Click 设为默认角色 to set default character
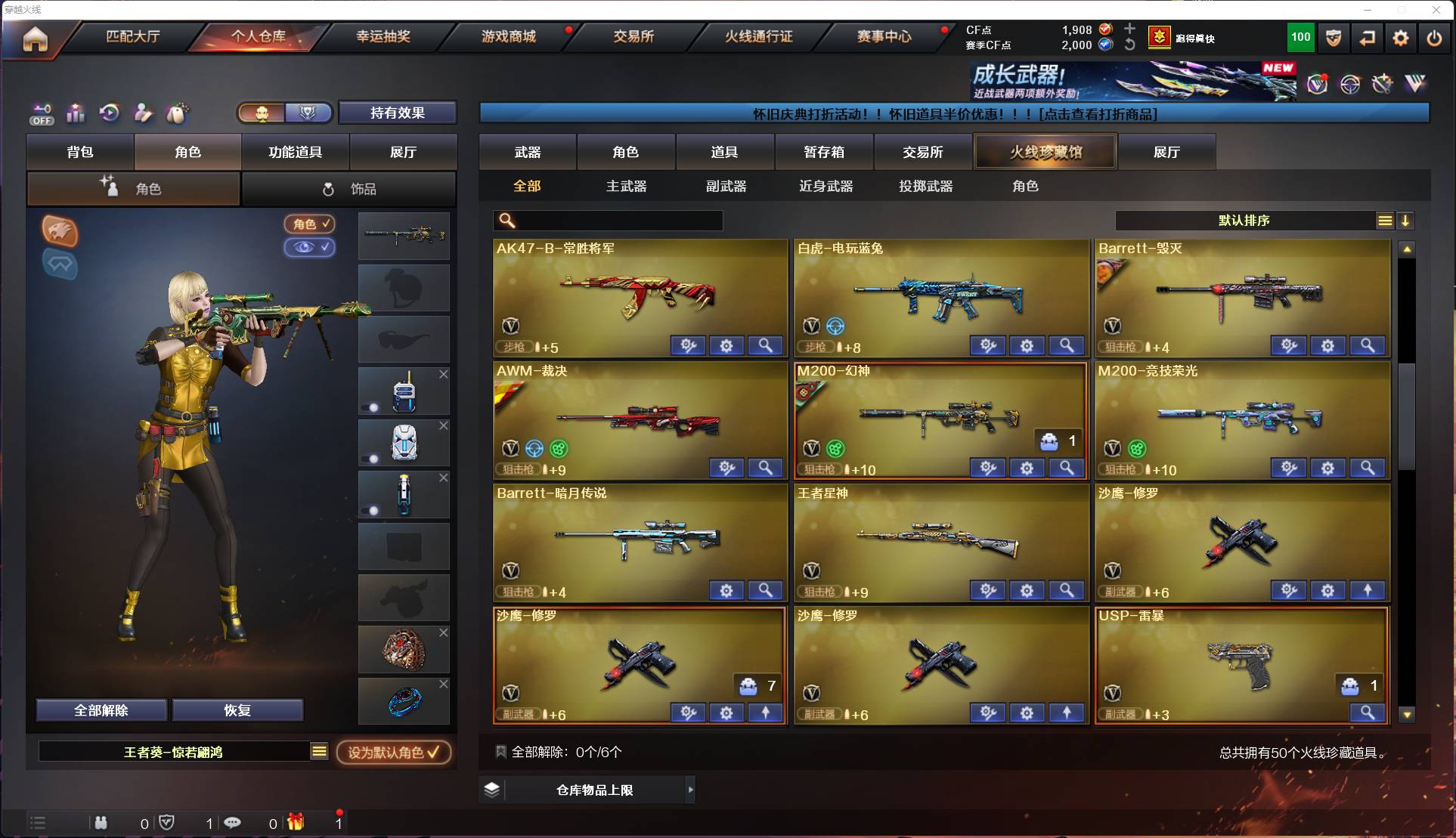 394,752
